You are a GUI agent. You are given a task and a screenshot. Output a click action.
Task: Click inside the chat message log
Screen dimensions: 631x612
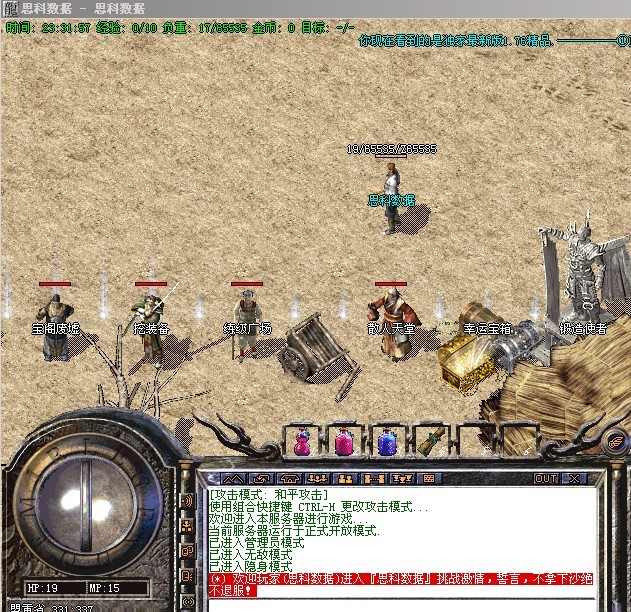[400, 540]
